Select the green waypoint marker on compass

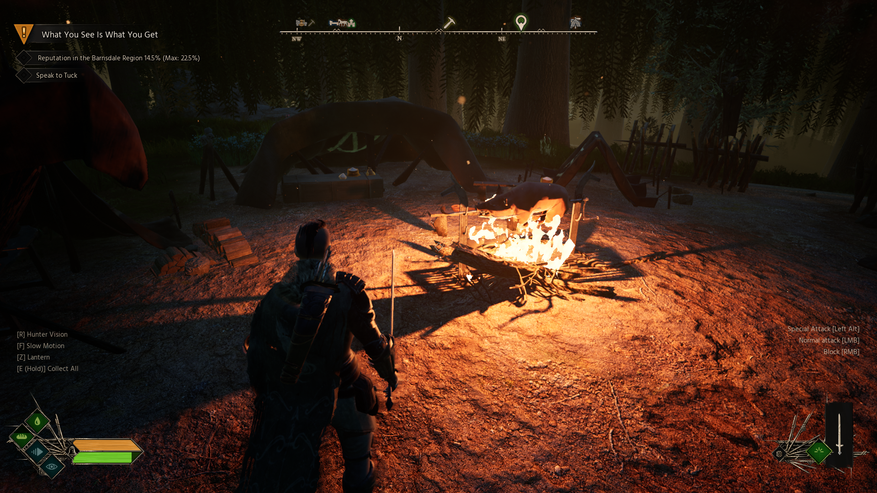point(521,21)
